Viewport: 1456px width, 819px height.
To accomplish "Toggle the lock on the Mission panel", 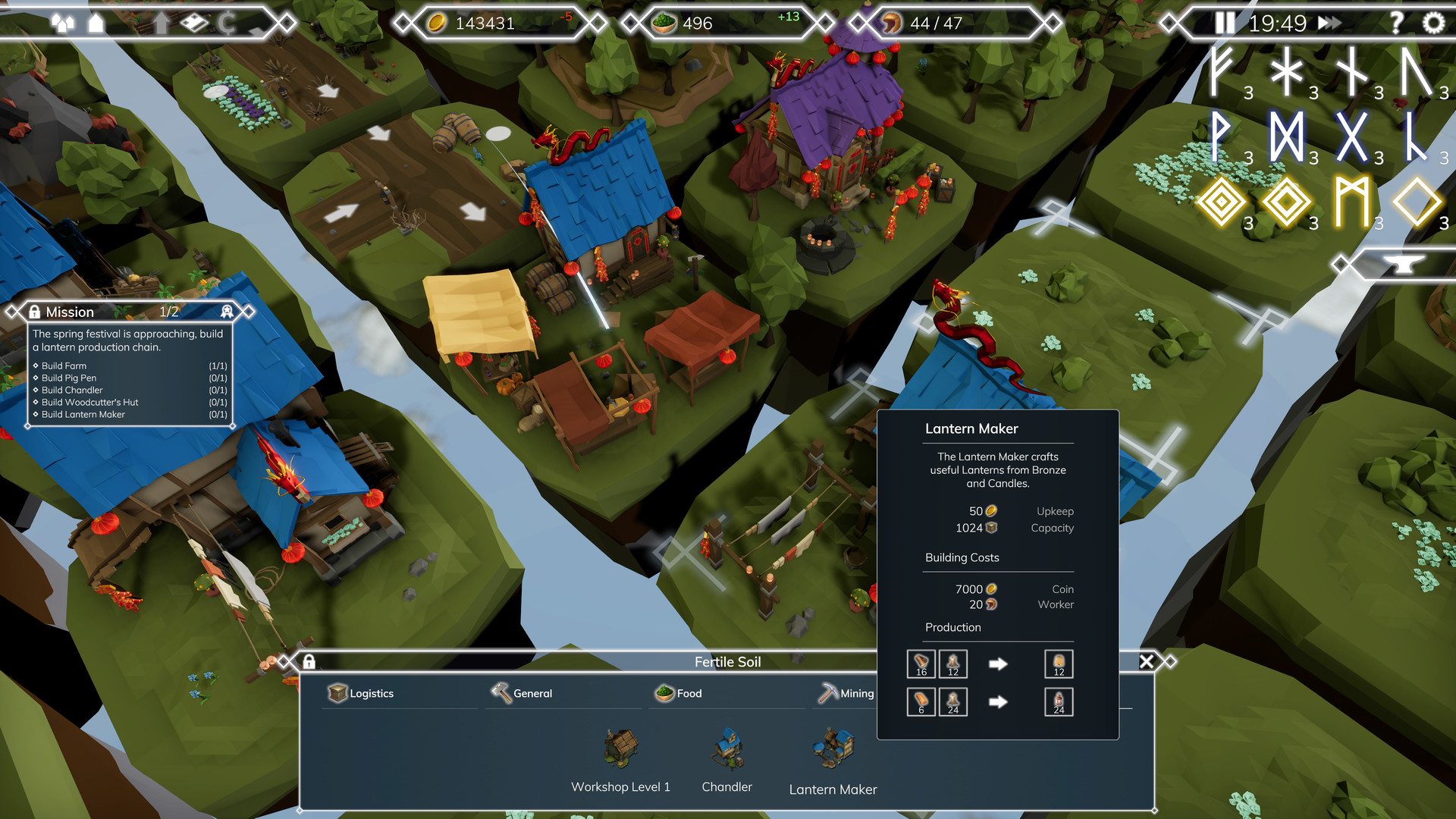I will [34, 312].
